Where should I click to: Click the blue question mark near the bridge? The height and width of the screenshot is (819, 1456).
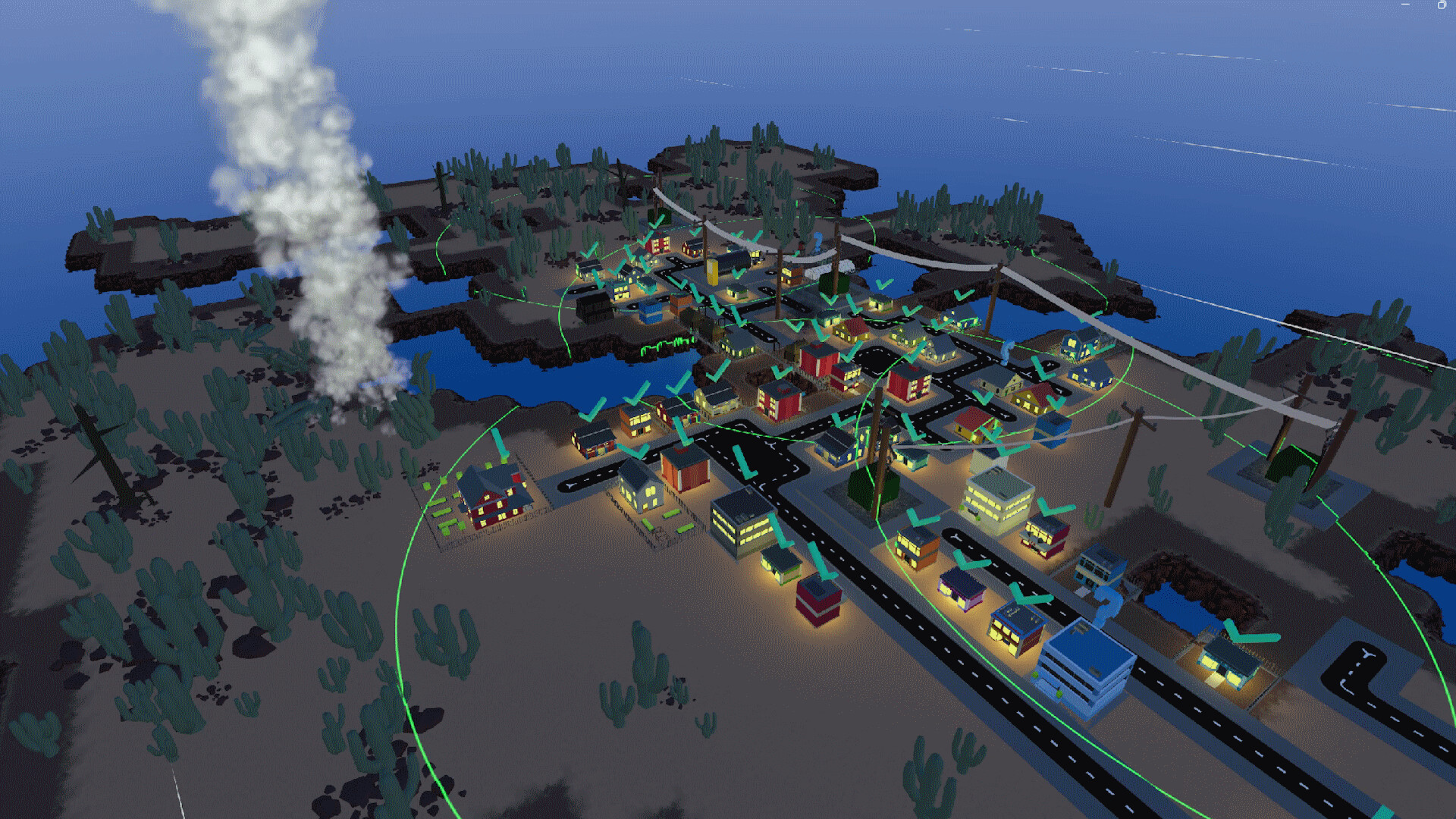pyautogui.click(x=817, y=242)
